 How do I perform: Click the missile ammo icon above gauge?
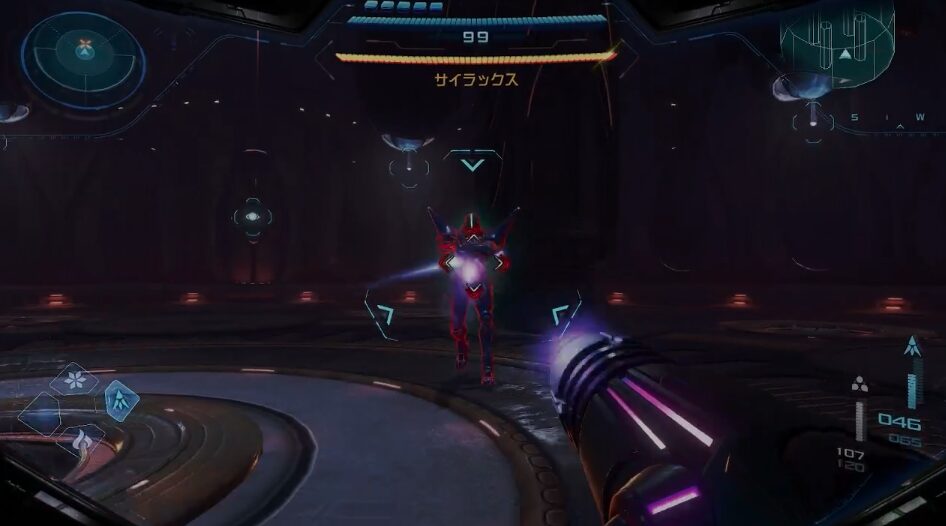coord(910,348)
